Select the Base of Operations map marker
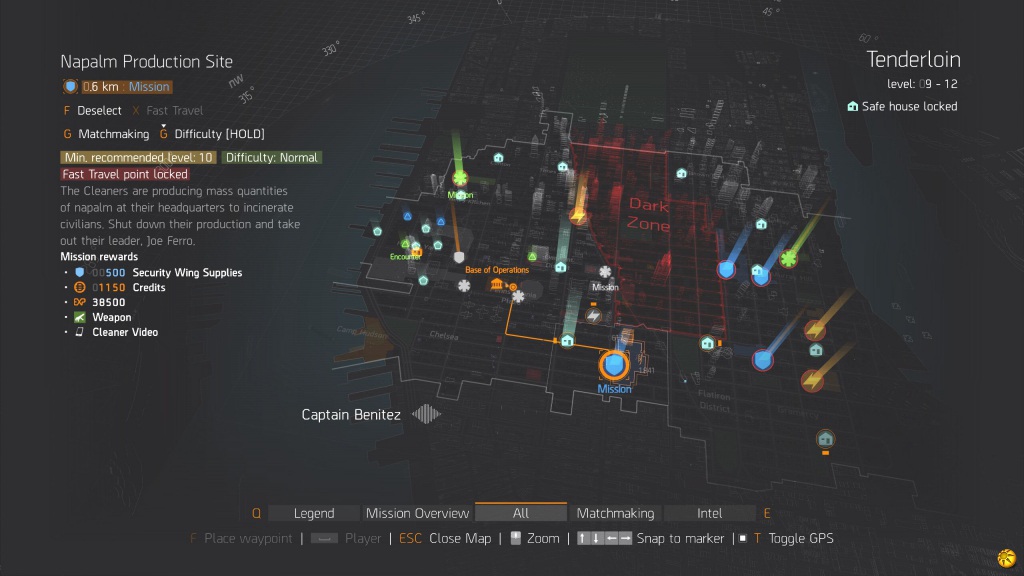Viewport: 1024px width, 576px height. click(497, 285)
